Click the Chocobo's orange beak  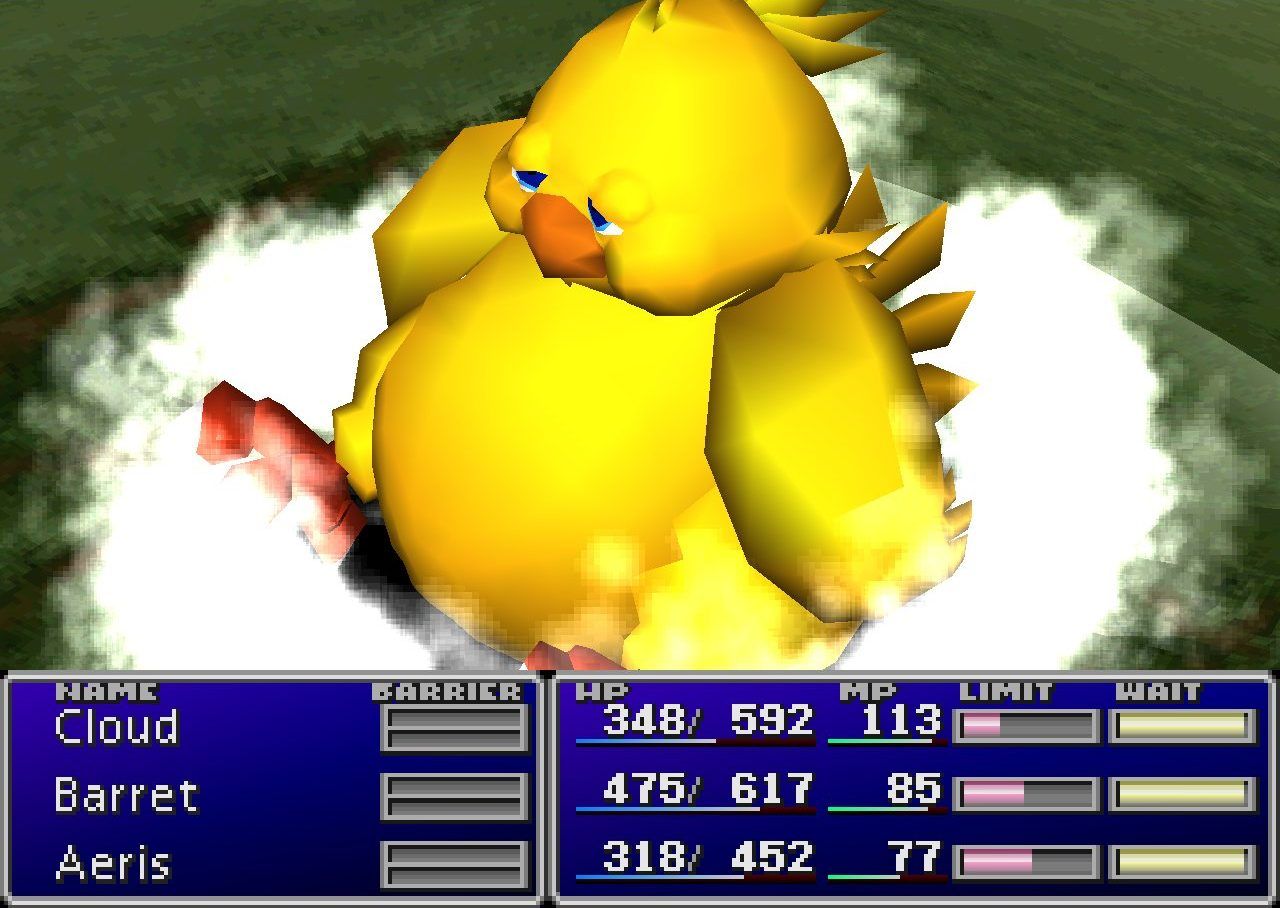coord(560,235)
